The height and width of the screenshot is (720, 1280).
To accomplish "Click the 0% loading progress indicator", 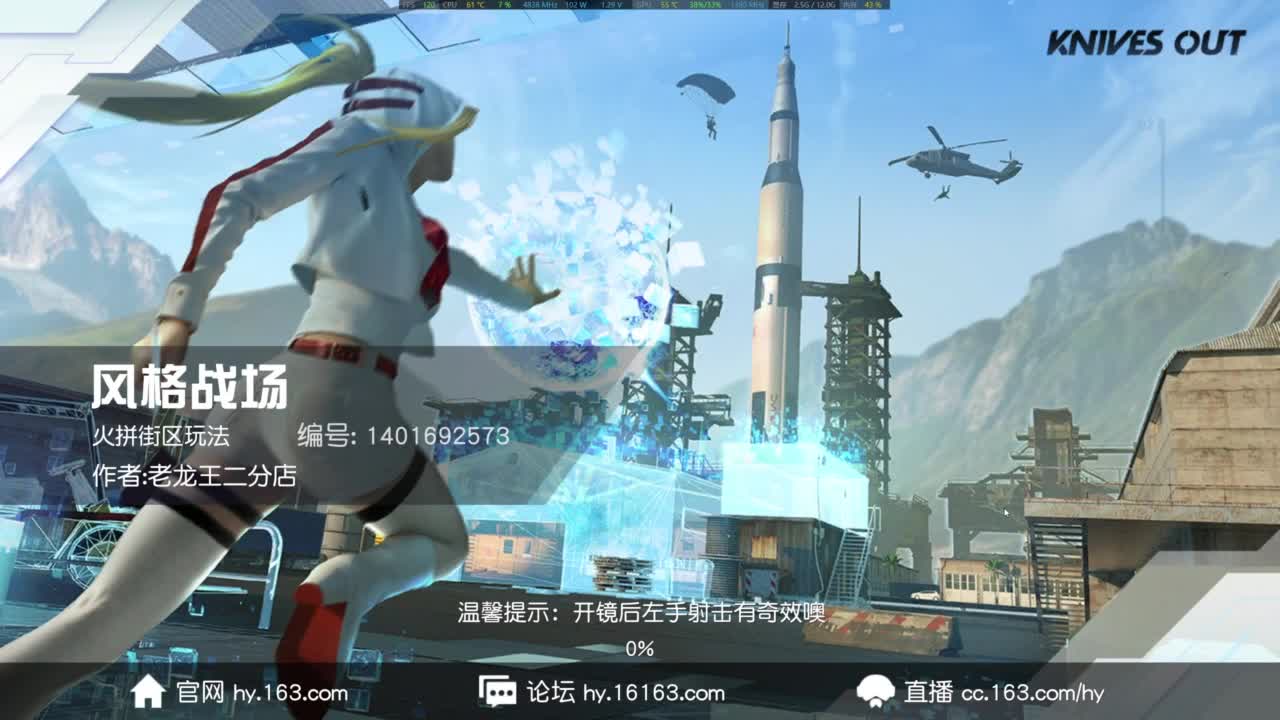I will pyautogui.click(x=637, y=648).
